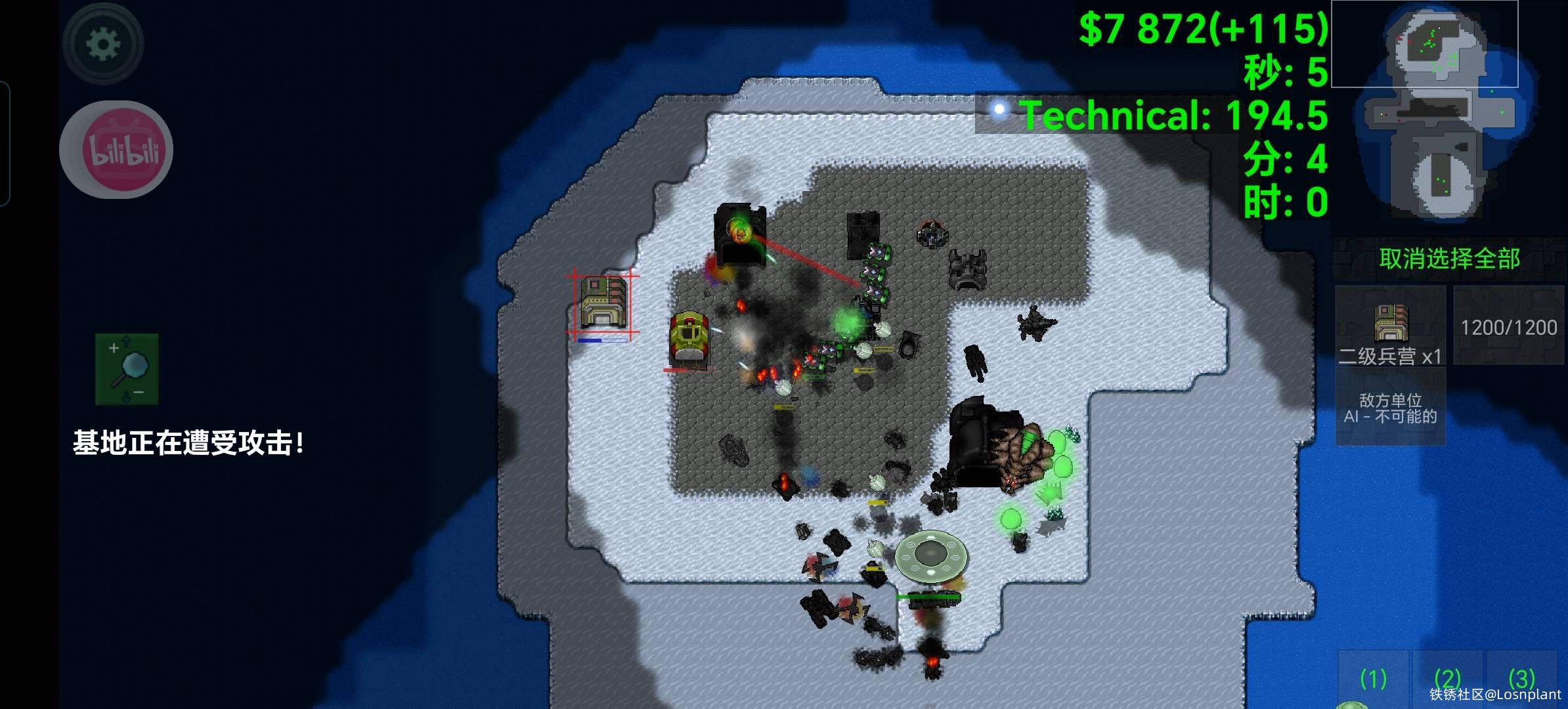Viewport: 1568px width, 709px height.
Task: Click the red-bracketed selected barracks building
Action: 603,302
